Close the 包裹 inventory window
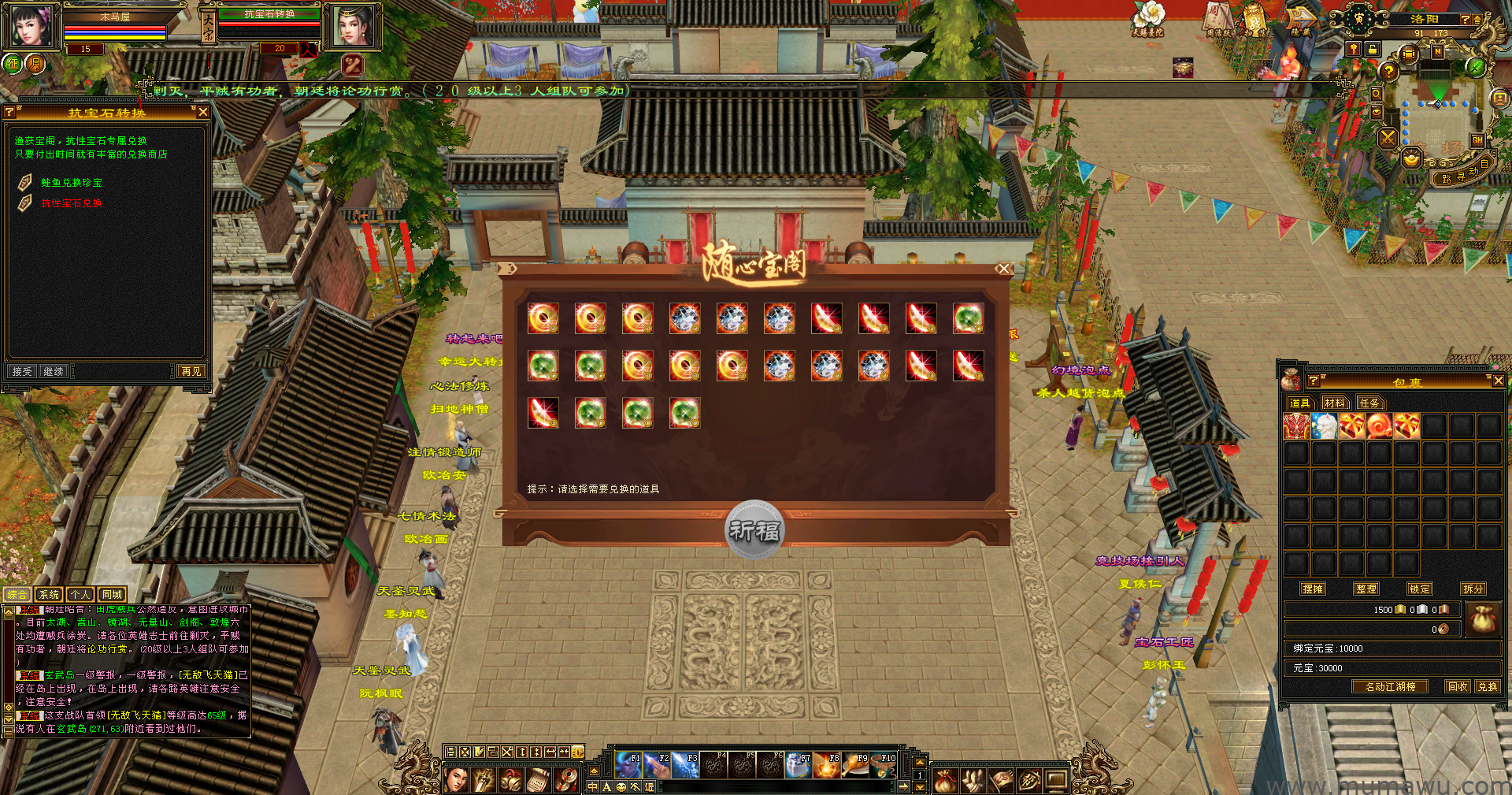The width and height of the screenshot is (1512, 795). click(x=1498, y=381)
